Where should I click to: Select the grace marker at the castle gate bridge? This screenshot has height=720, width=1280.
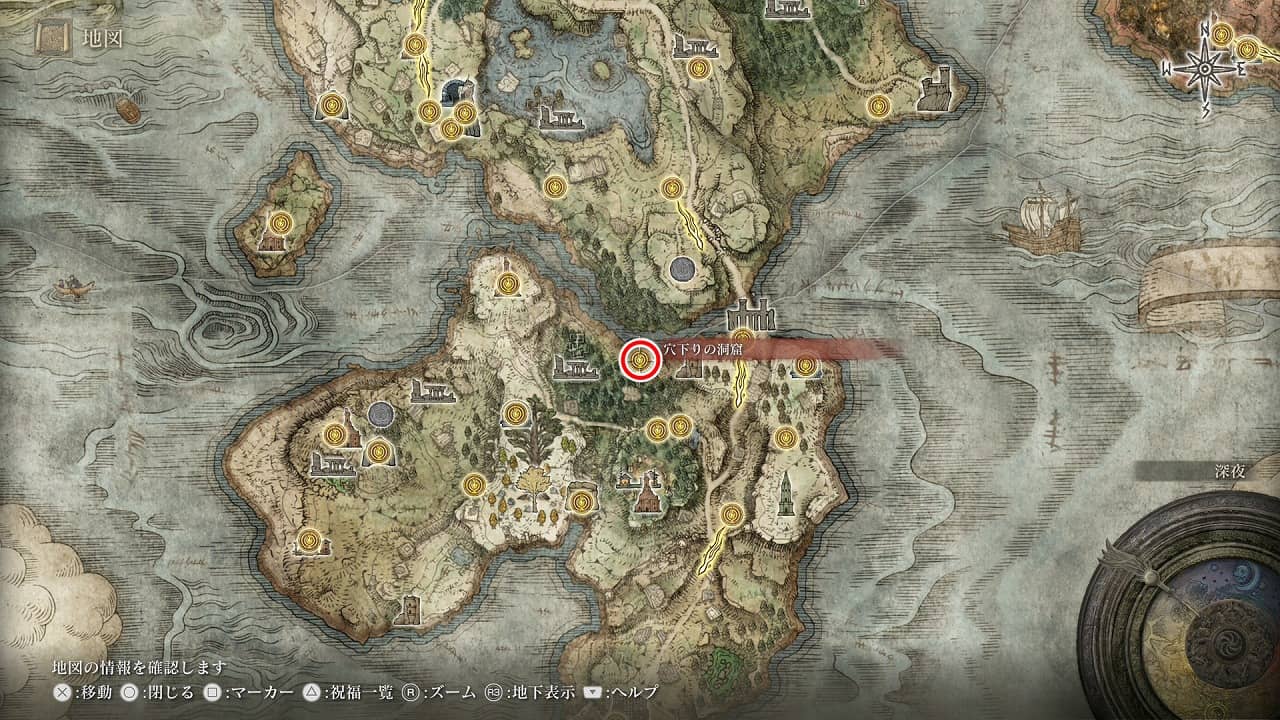(x=742, y=337)
